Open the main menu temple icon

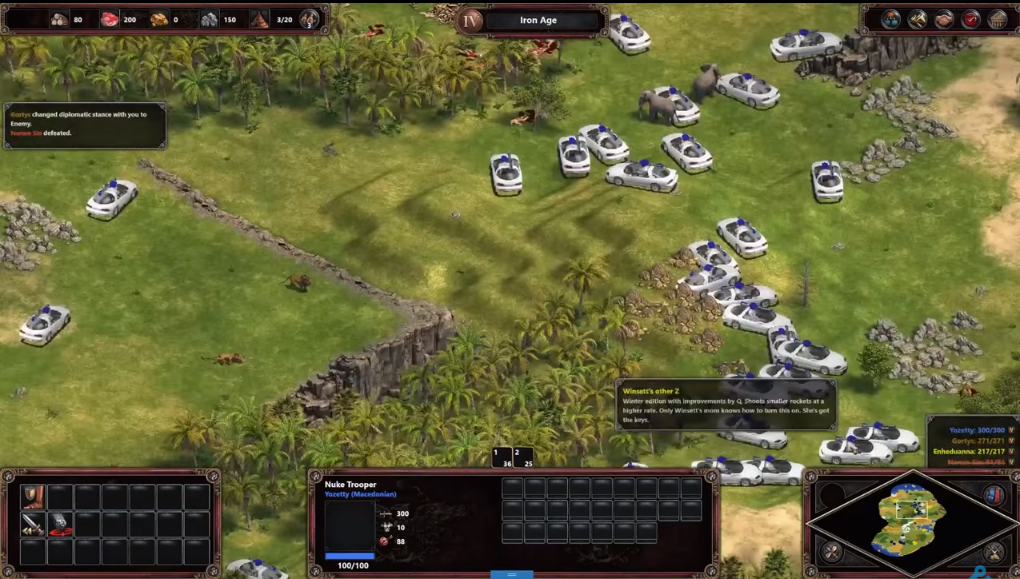(997, 19)
